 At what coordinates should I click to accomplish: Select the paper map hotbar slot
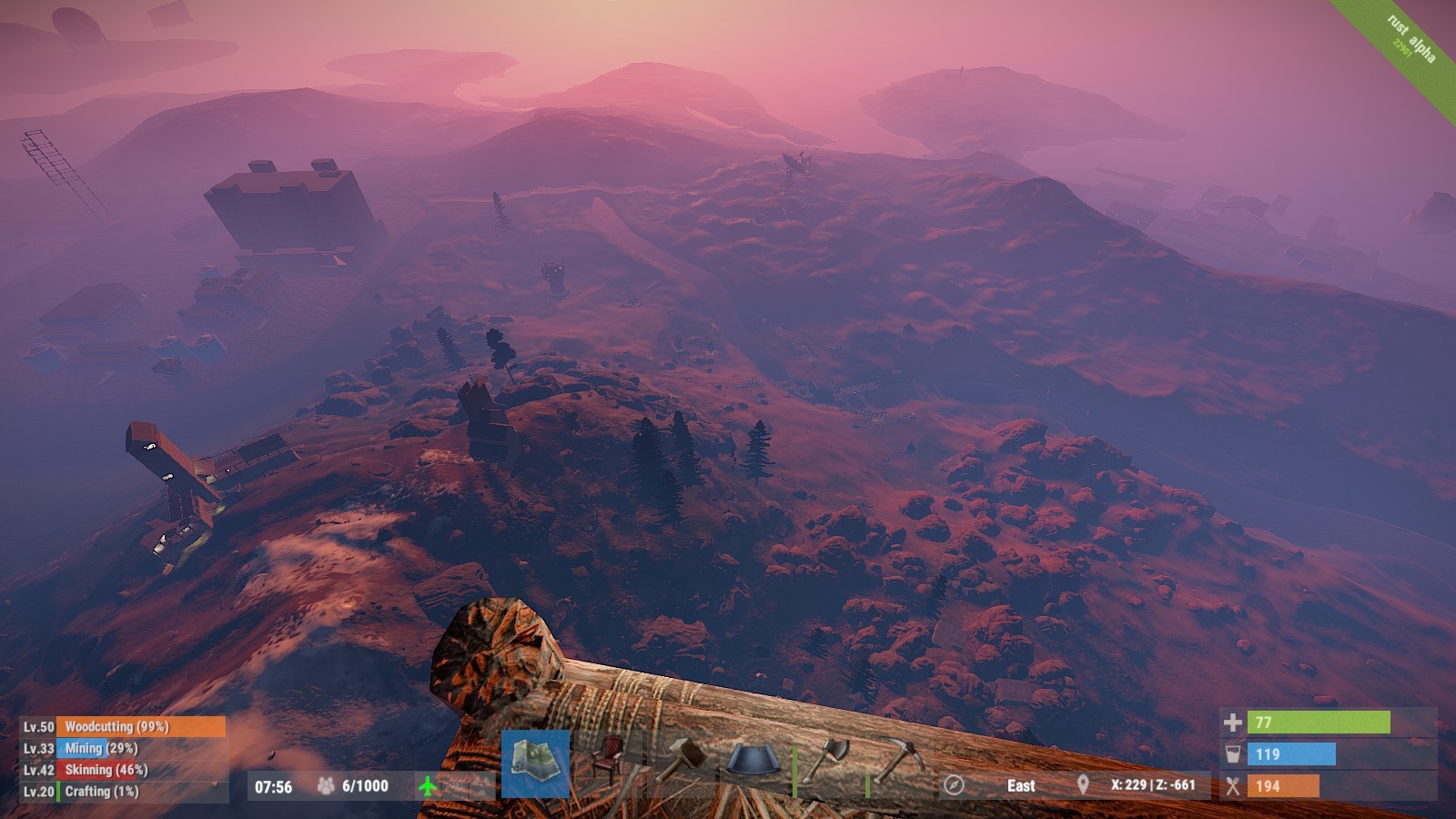(535, 763)
